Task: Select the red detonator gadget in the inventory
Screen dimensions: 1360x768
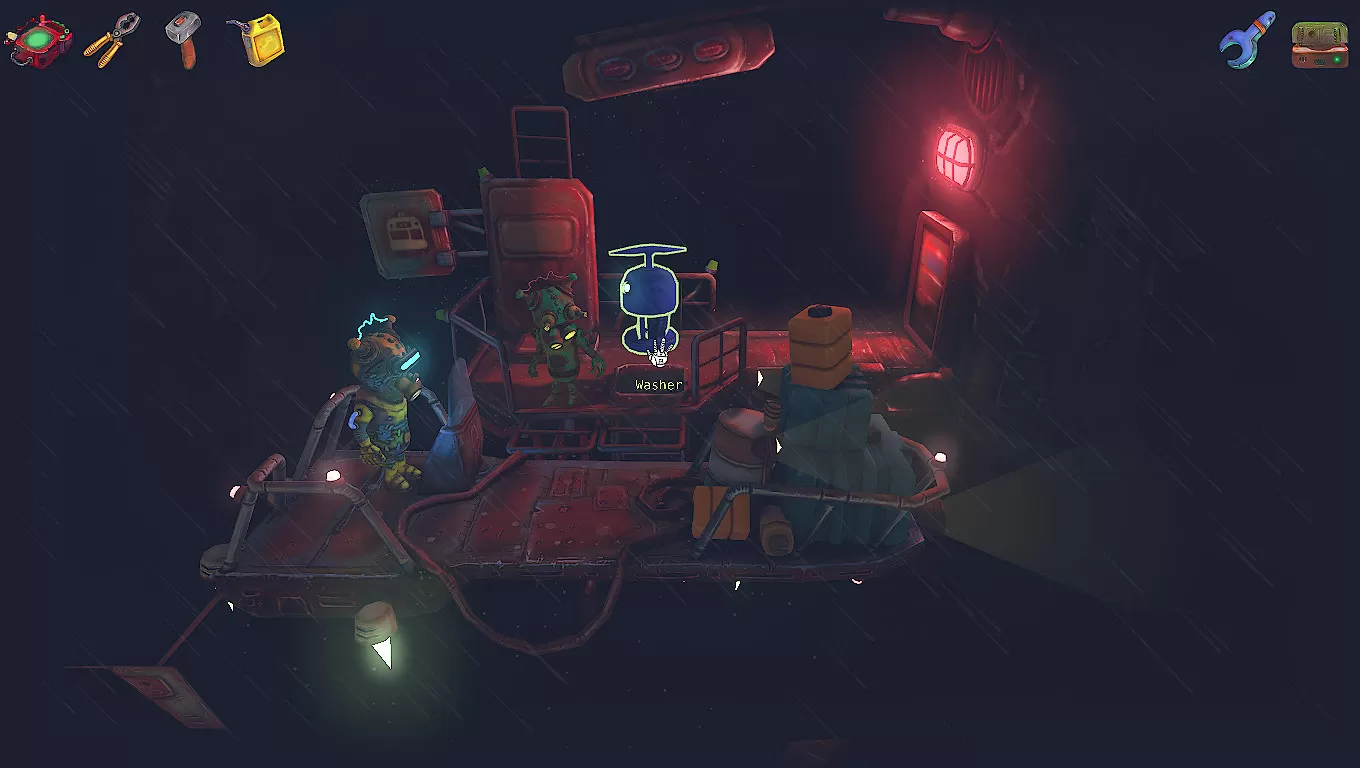Action: [x=40, y=41]
